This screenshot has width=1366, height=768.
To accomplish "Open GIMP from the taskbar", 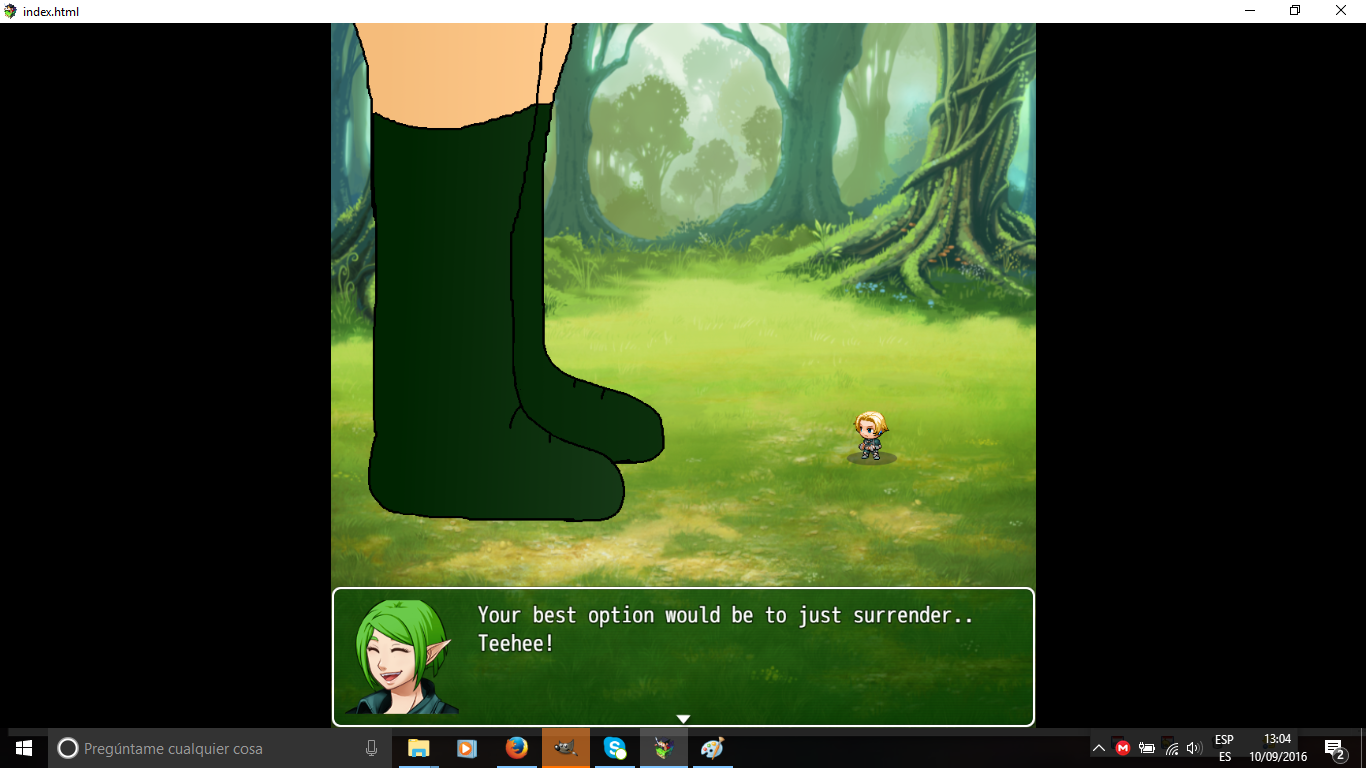I will [566, 748].
